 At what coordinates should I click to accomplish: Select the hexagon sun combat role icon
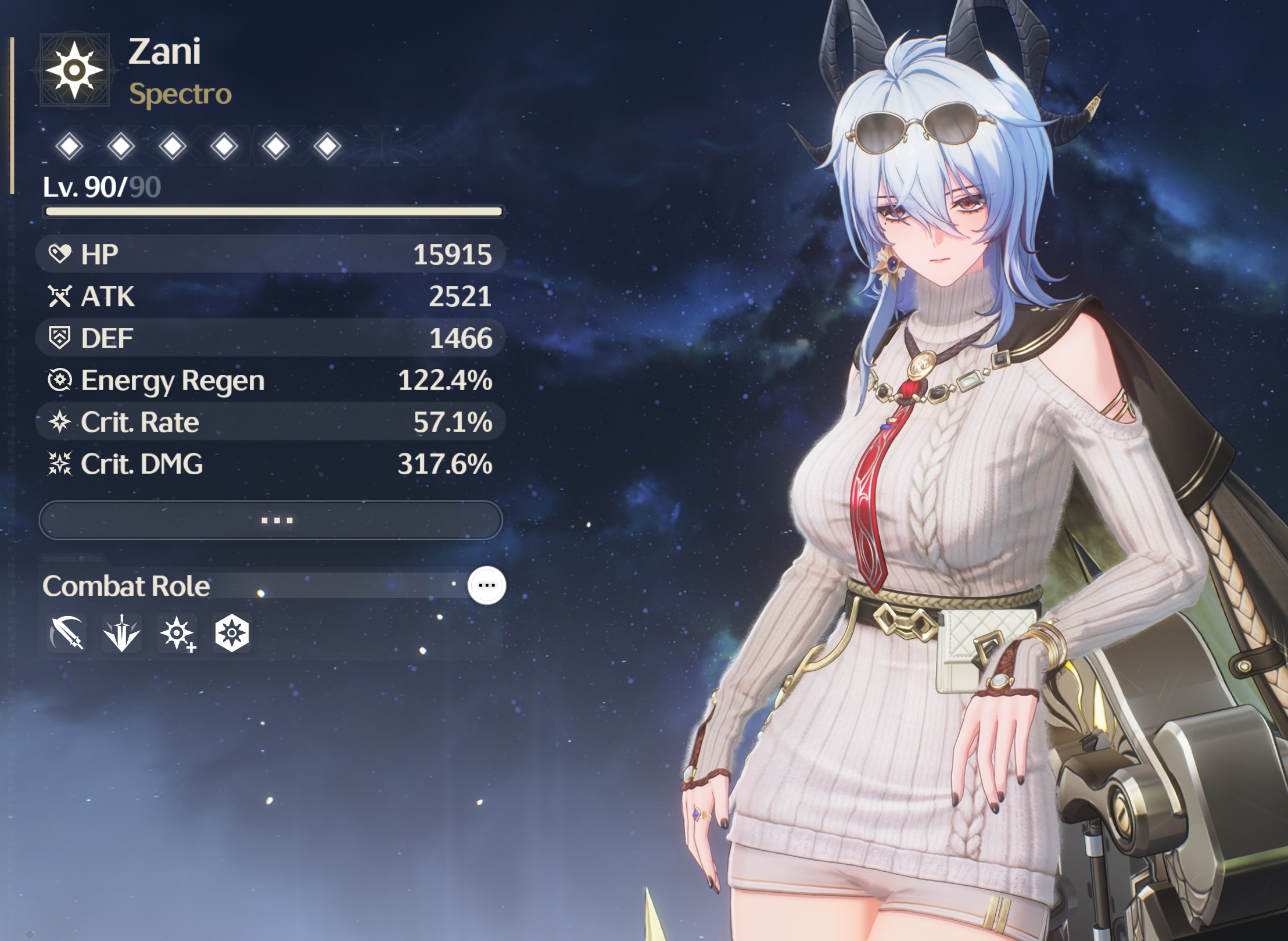click(232, 633)
